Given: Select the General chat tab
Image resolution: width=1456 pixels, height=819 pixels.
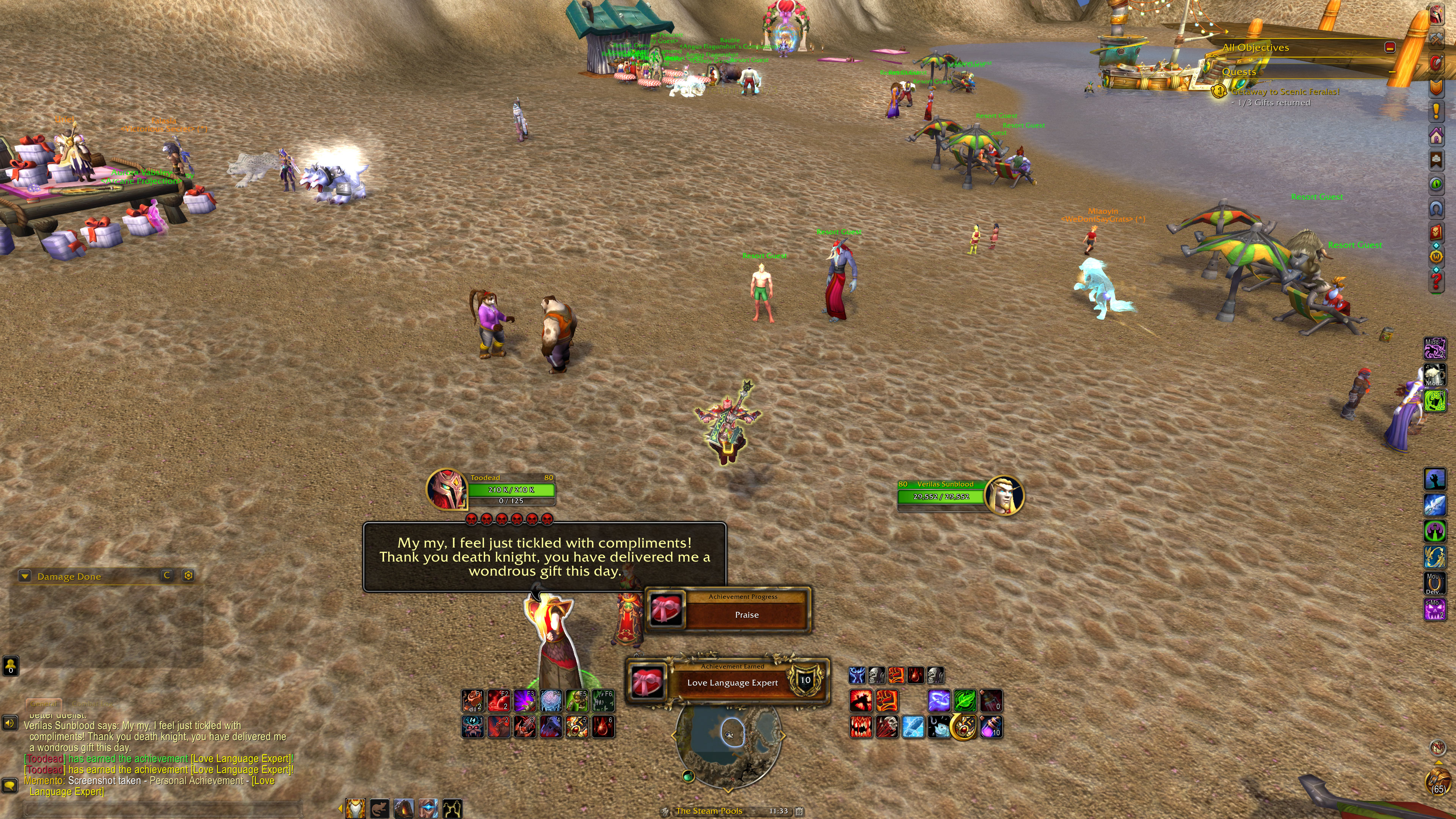Looking at the screenshot, I should tap(44, 704).
